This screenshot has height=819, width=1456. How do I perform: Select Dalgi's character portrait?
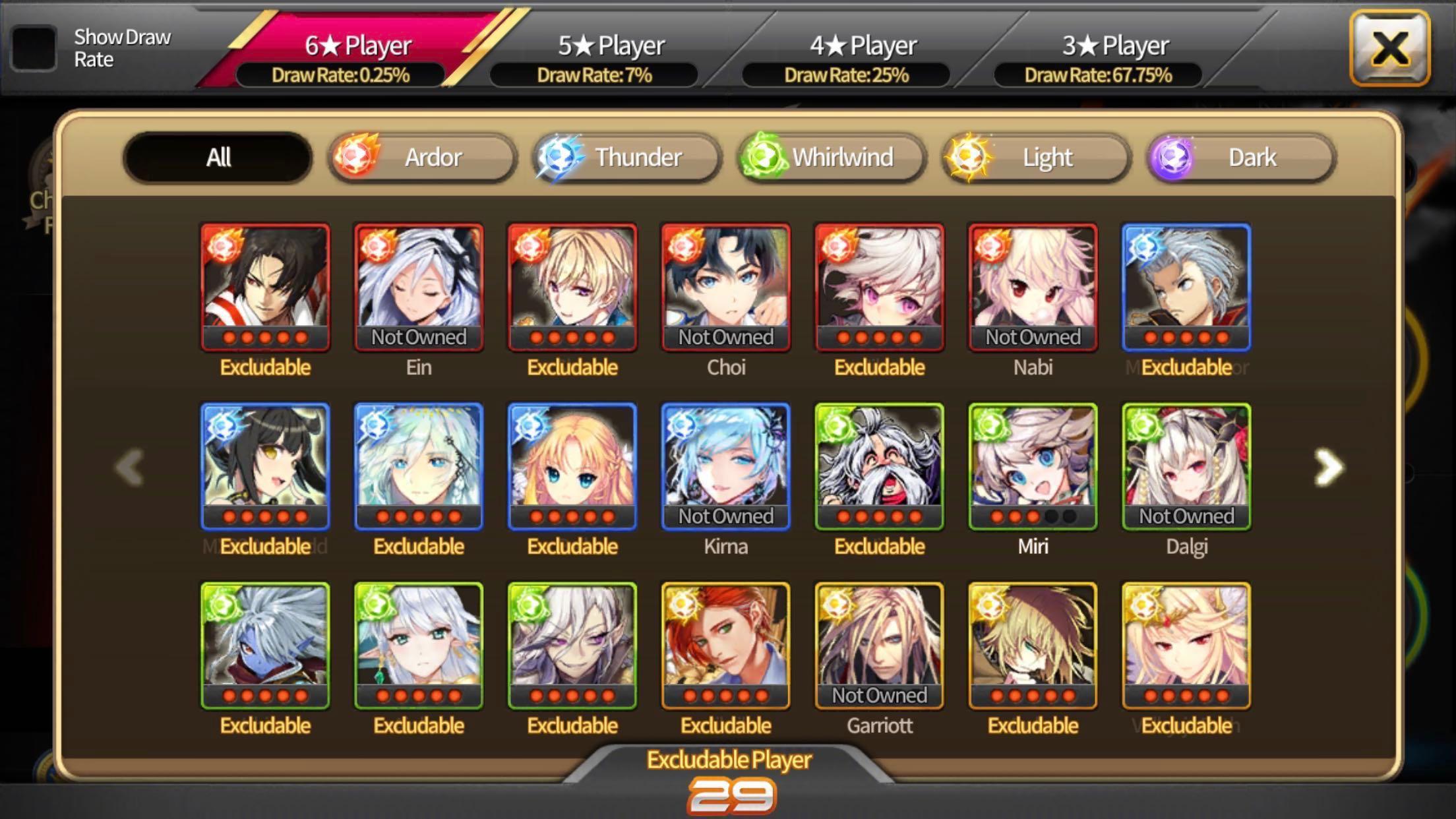coord(1186,468)
